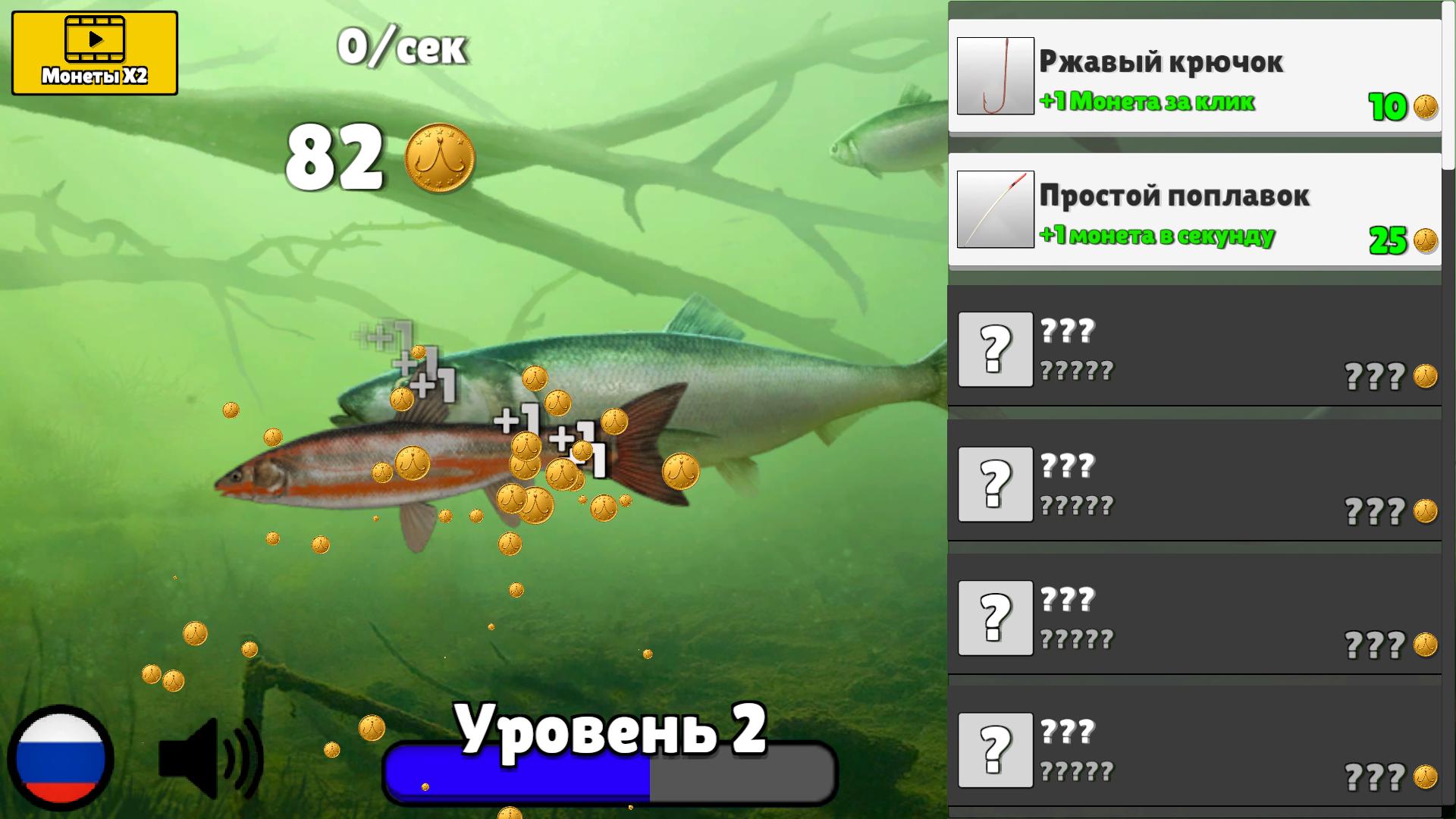This screenshot has height=819, width=1456.
Task: Open the Ржавый крючок shop entry
Action: coord(1191,76)
